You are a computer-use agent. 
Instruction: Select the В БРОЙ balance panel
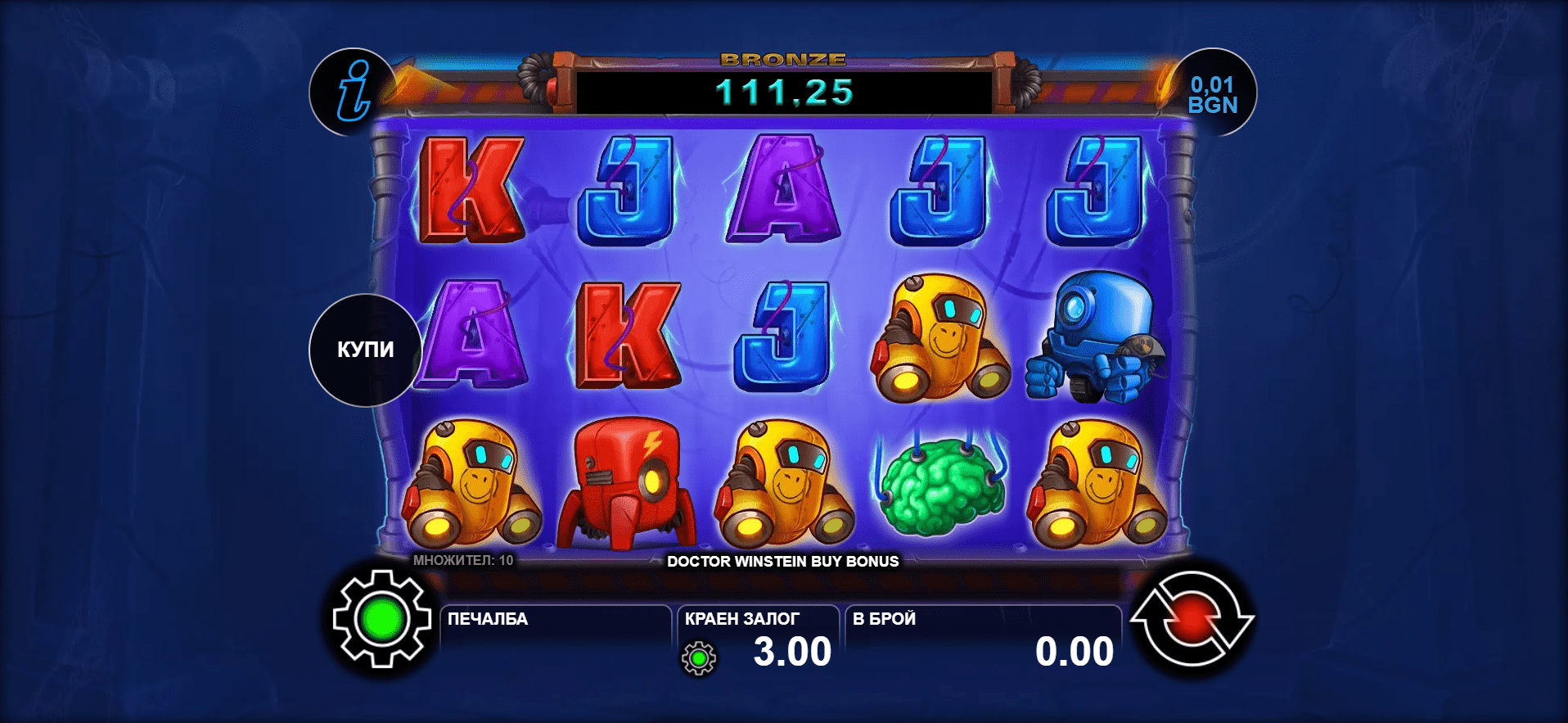(982, 640)
